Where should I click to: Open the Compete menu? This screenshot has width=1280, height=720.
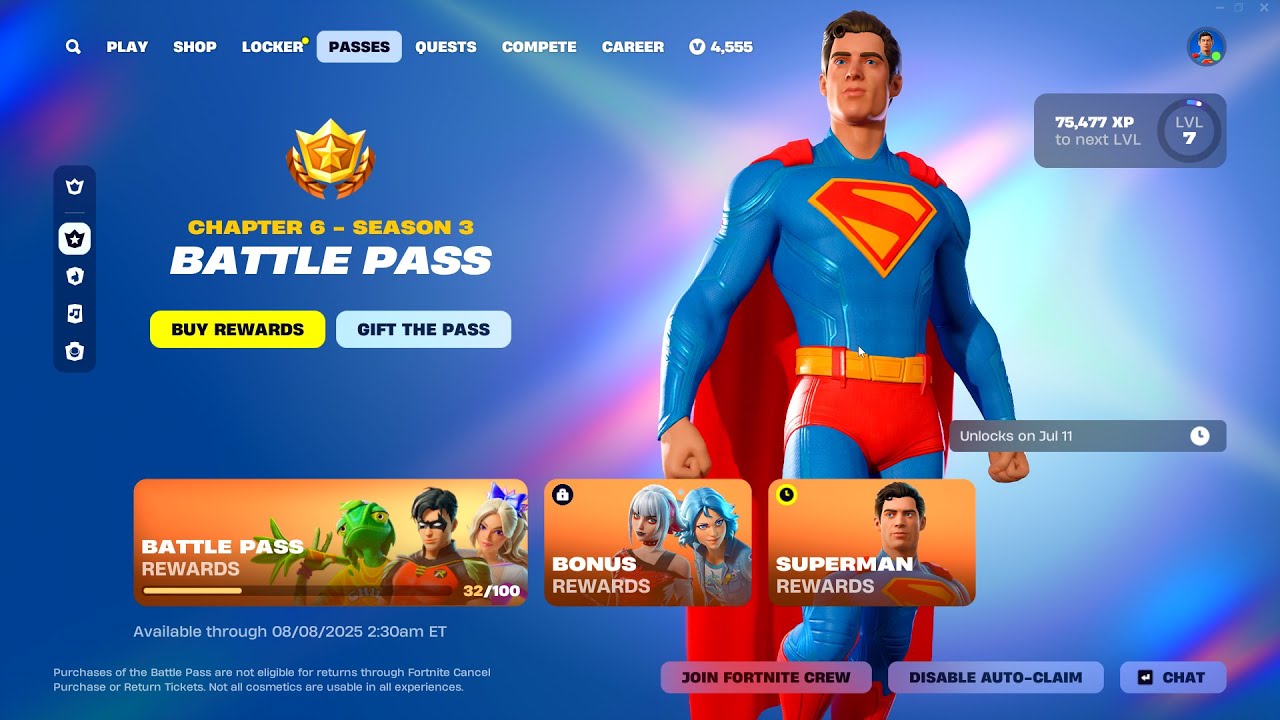click(539, 46)
